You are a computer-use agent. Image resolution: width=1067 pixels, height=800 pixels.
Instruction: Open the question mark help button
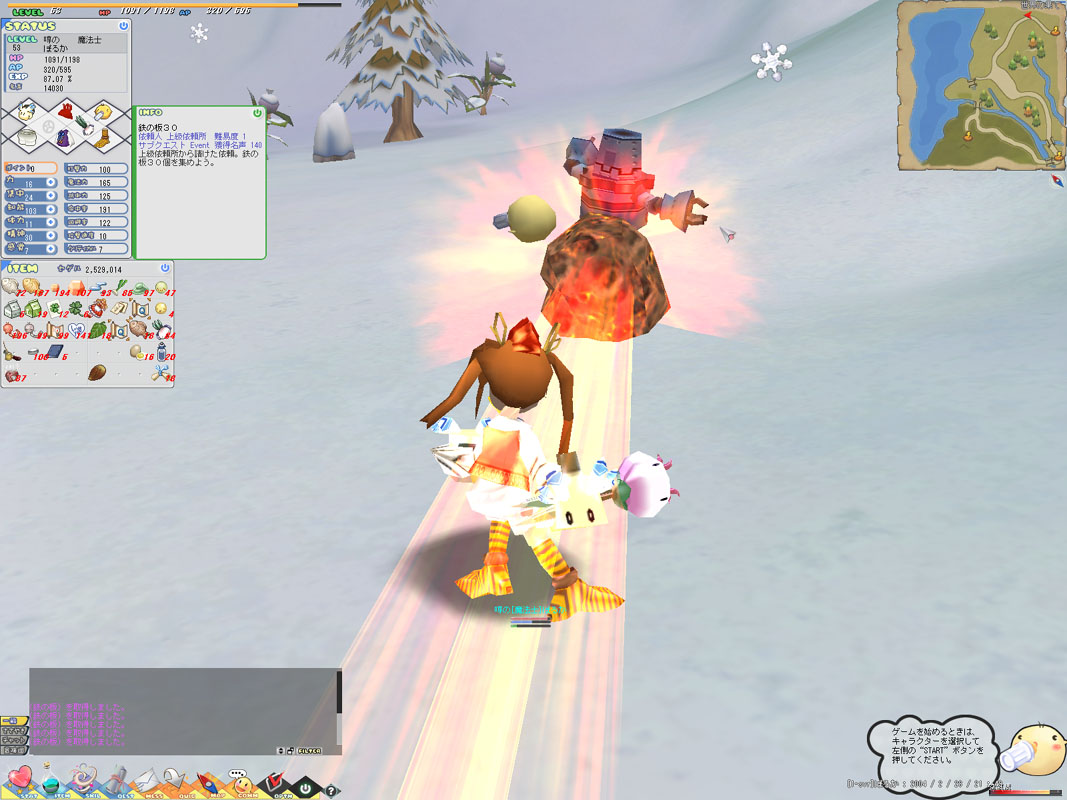(x=332, y=791)
